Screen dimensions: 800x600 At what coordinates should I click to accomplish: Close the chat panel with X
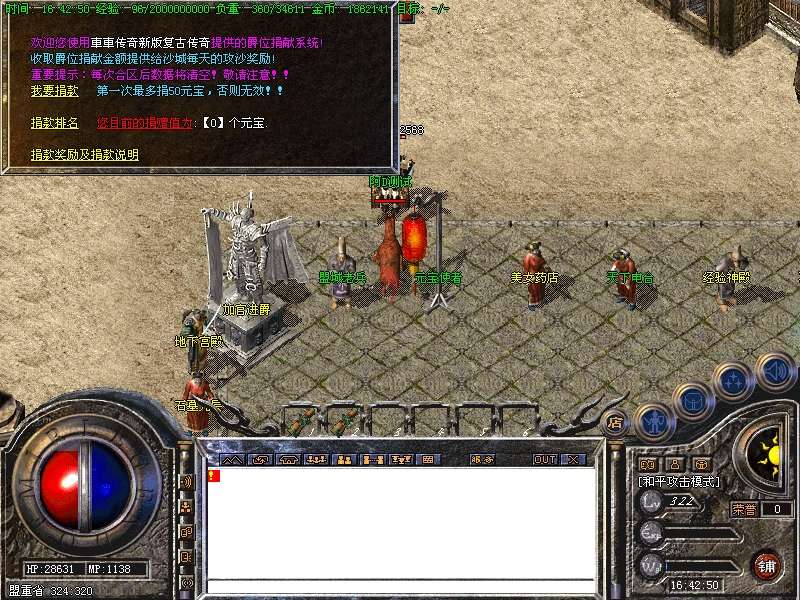[572, 460]
